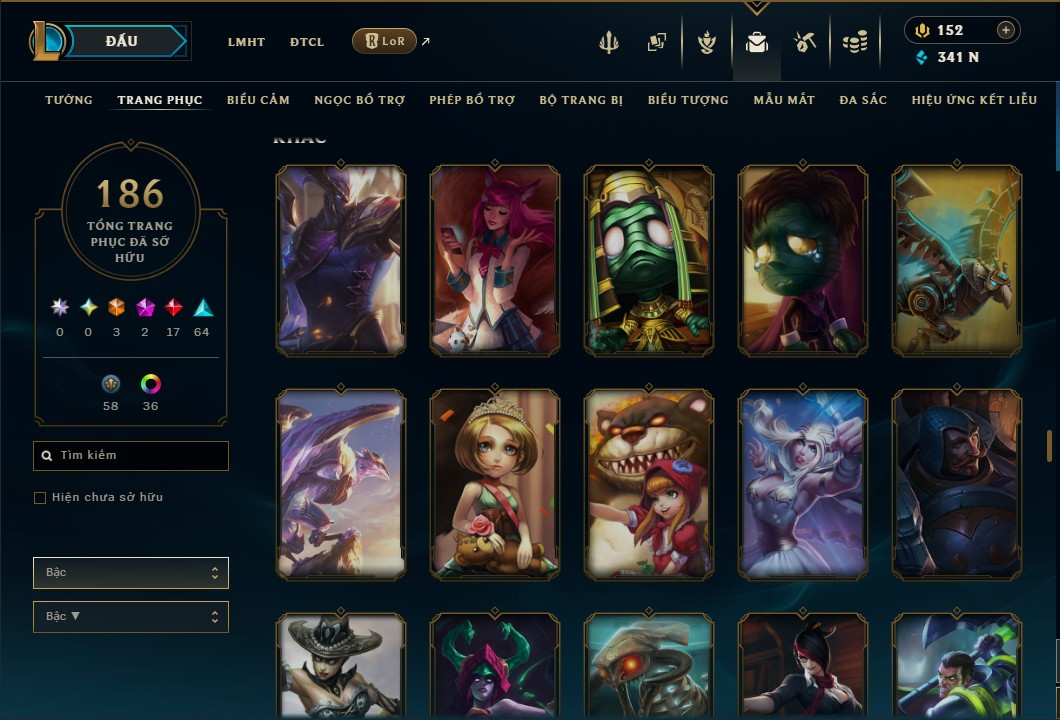Switch to the TƯỚNG tab
This screenshot has width=1060, height=720.
point(69,100)
